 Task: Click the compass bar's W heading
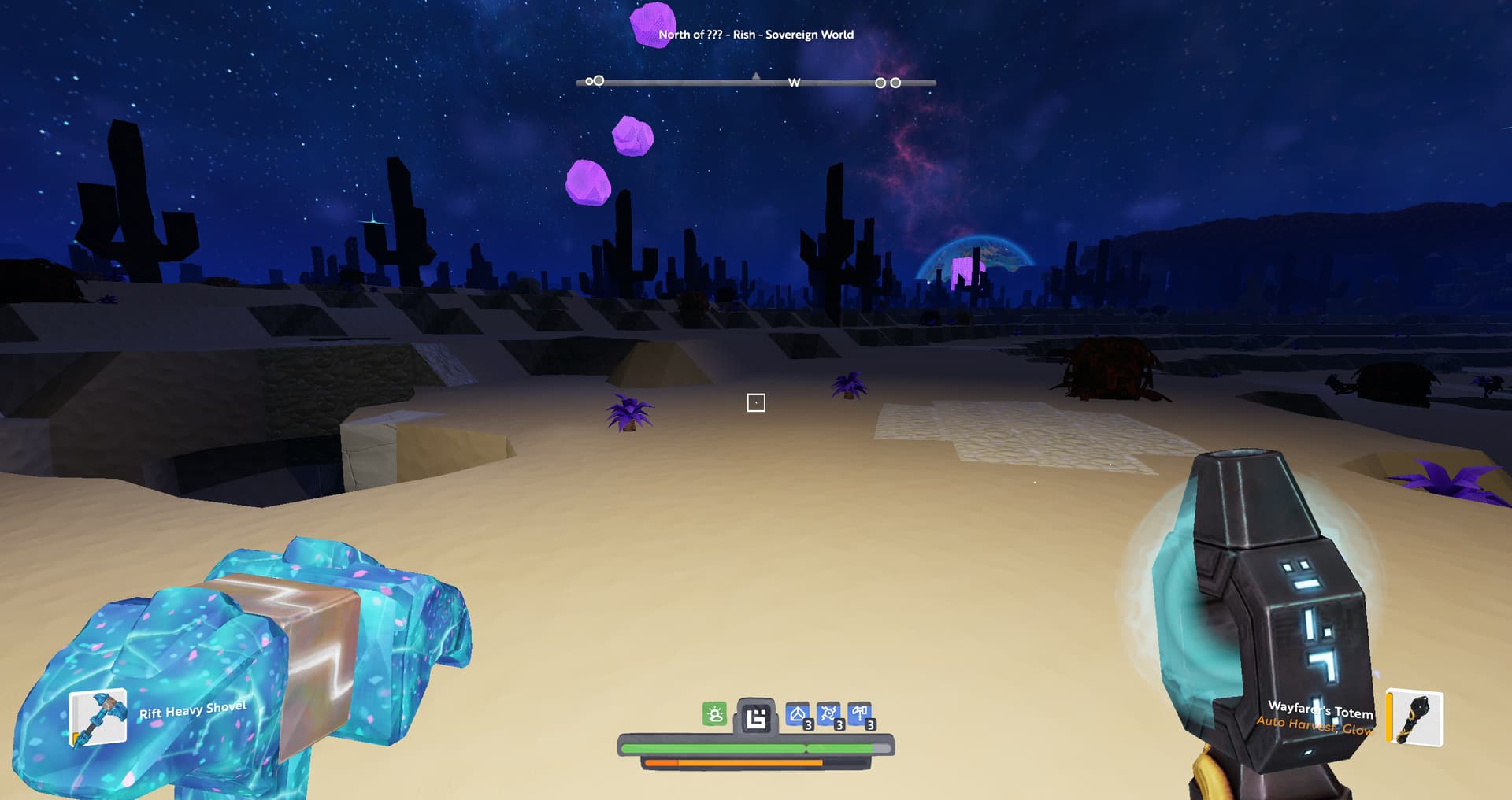coord(794,83)
